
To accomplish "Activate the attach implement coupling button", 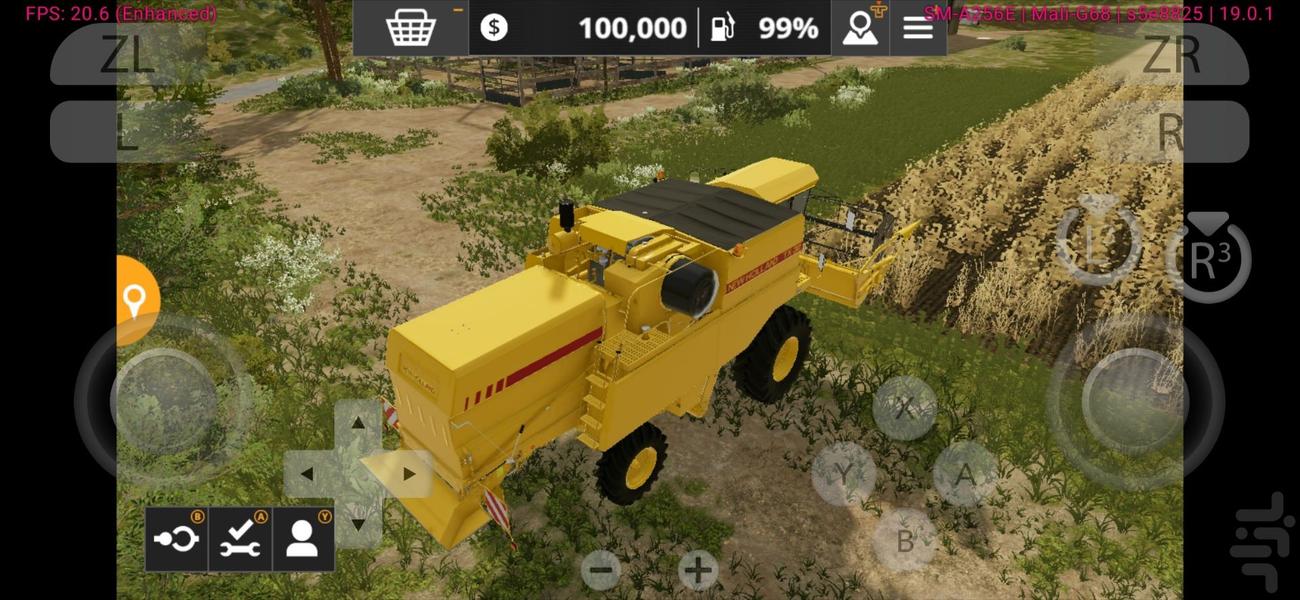I will (x=177, y=539).
